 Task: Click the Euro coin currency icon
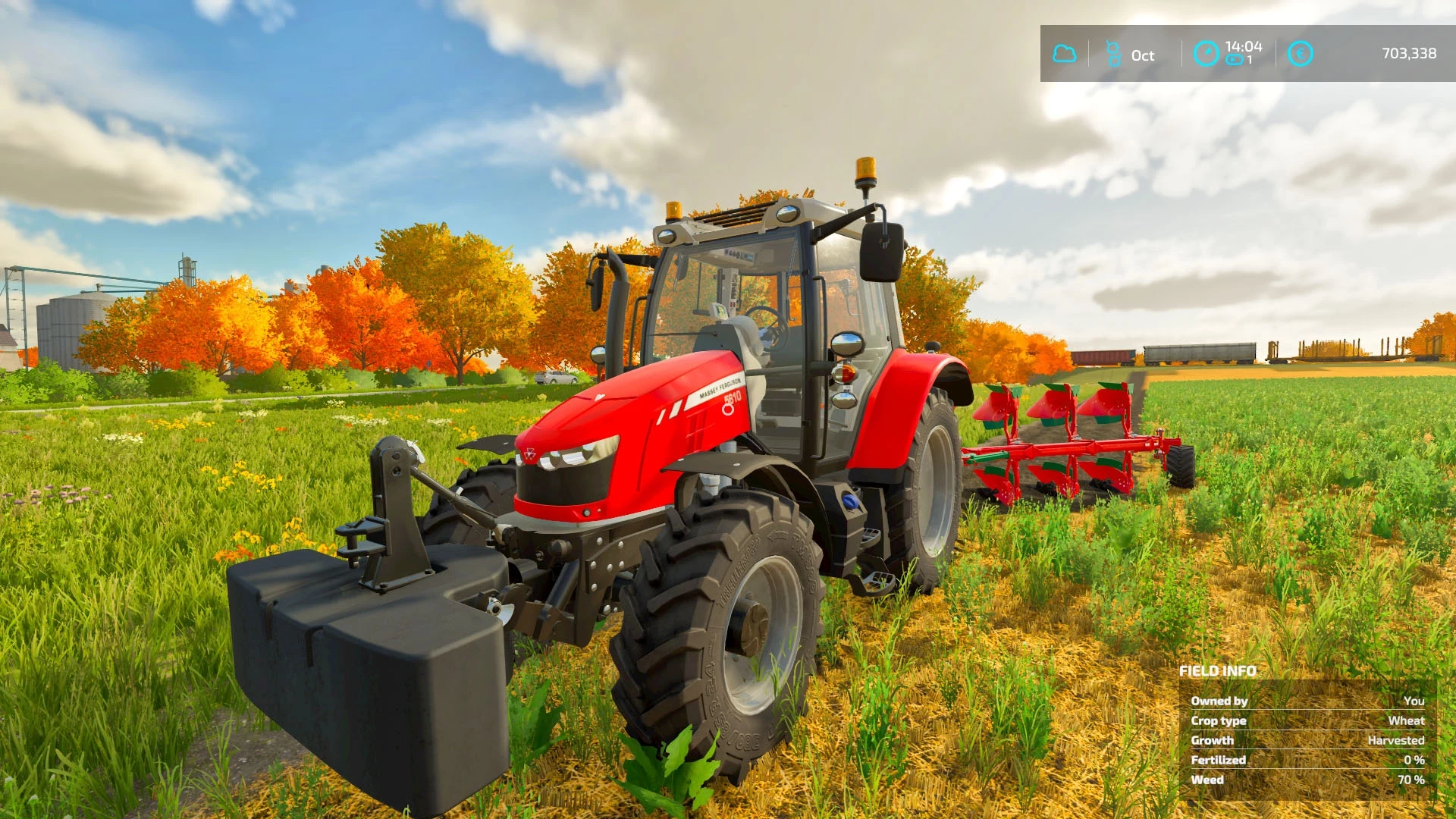point(1302,53)
